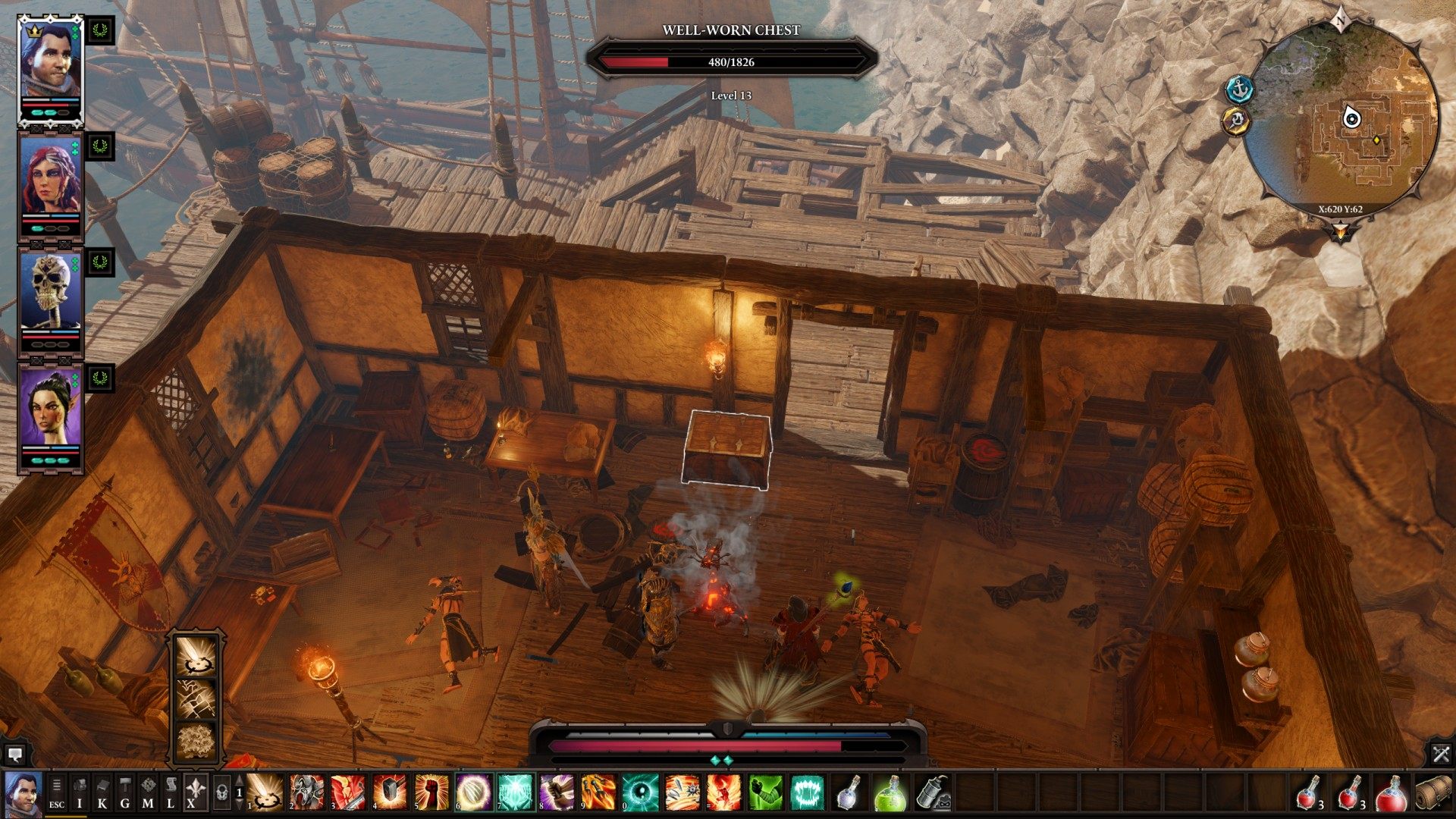
Task: Click the crossed swords combat button
Action: [x=1441, y=754]
